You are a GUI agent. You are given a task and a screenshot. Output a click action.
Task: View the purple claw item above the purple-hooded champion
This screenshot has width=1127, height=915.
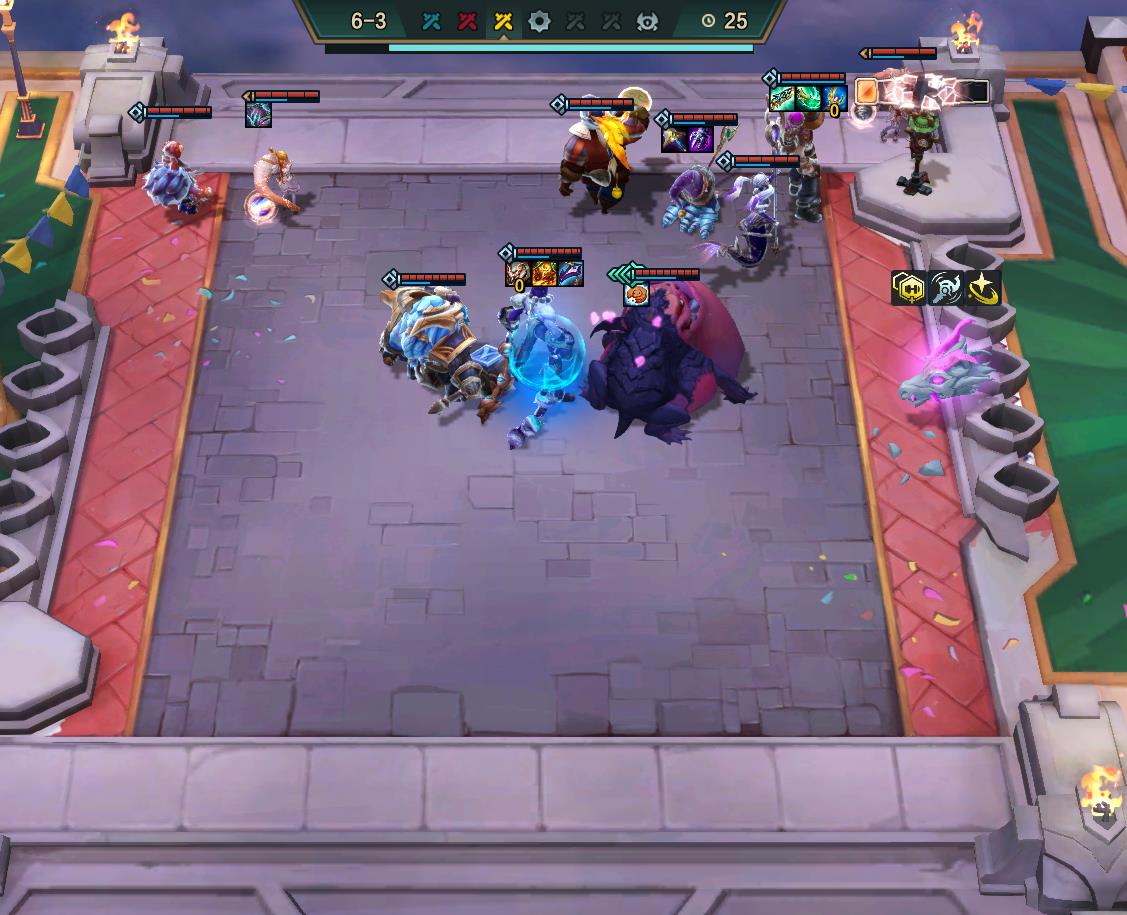coord(700,139)
